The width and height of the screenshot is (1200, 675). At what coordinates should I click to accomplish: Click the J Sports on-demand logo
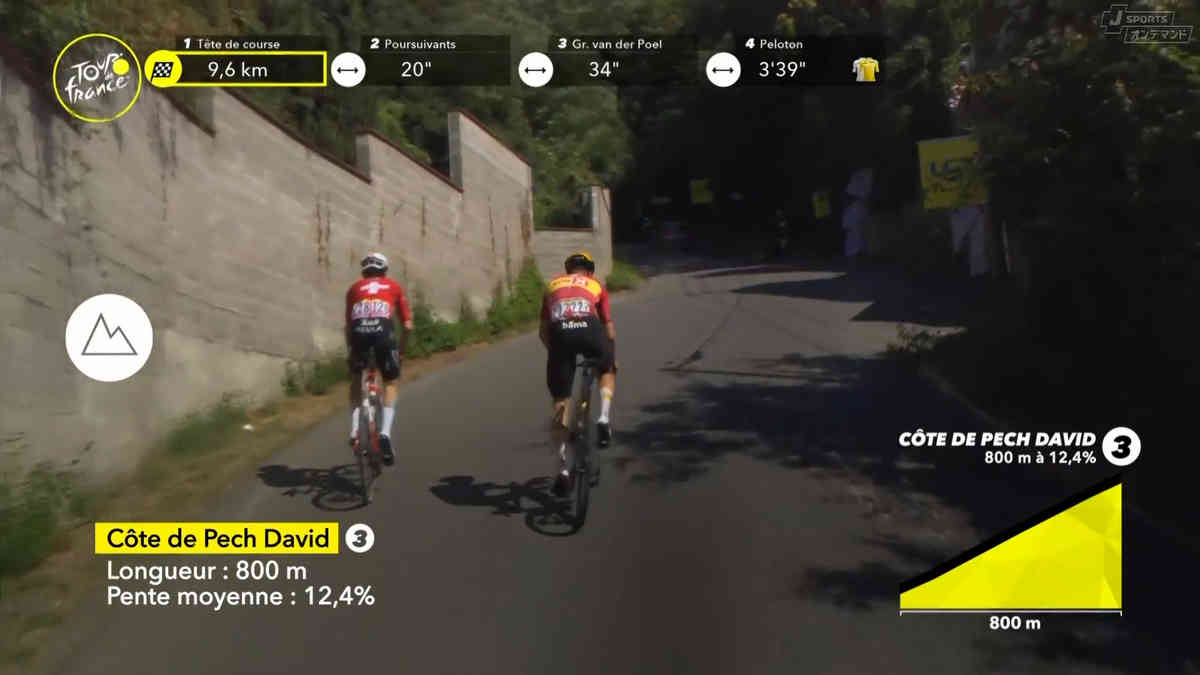pyautogui.click(x=1145, y=24)
